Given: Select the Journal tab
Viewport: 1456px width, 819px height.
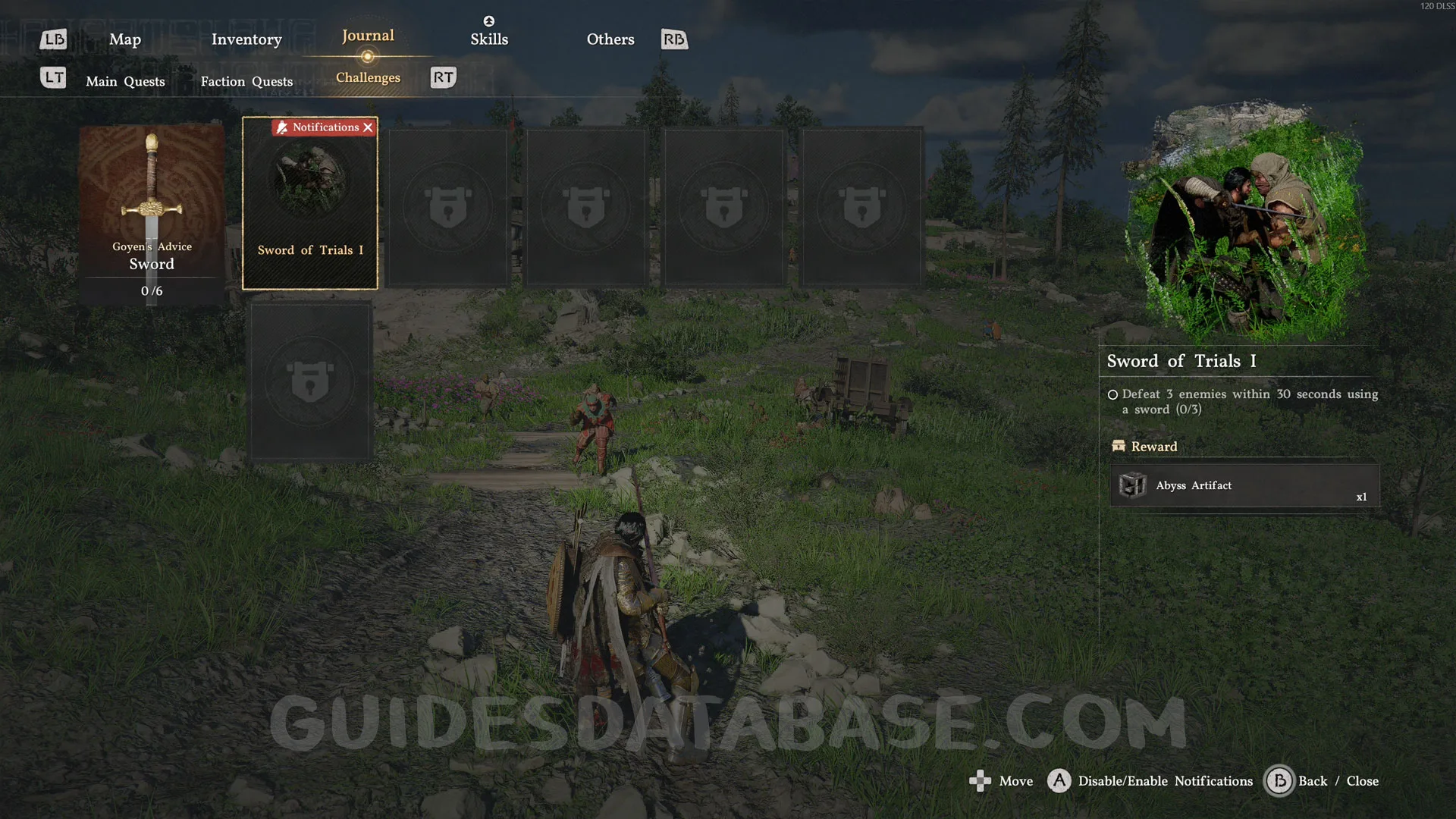Looking at the screenshot, I should pyautogui.click(x=368, y=36).
